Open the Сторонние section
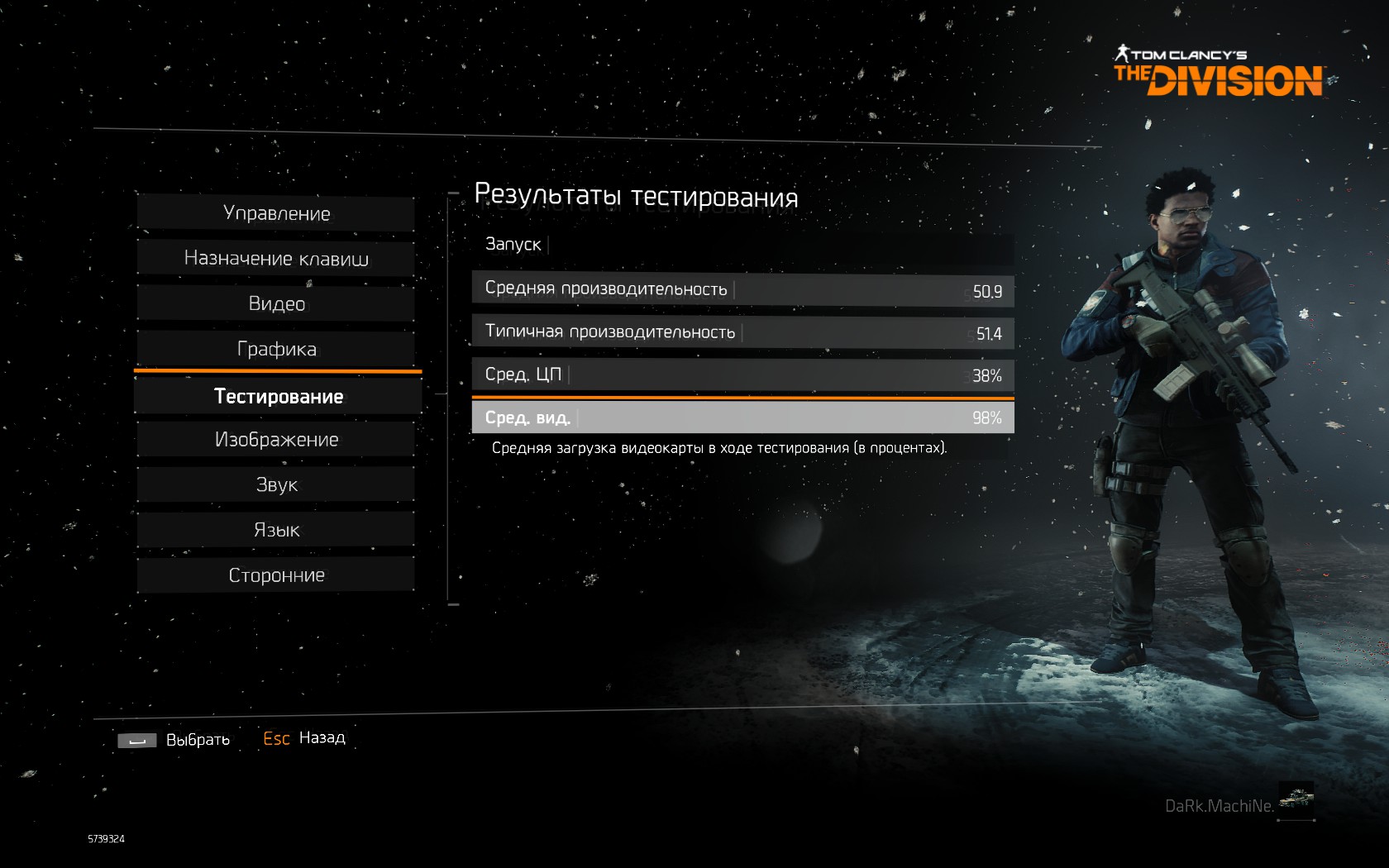 pos(276,575)
